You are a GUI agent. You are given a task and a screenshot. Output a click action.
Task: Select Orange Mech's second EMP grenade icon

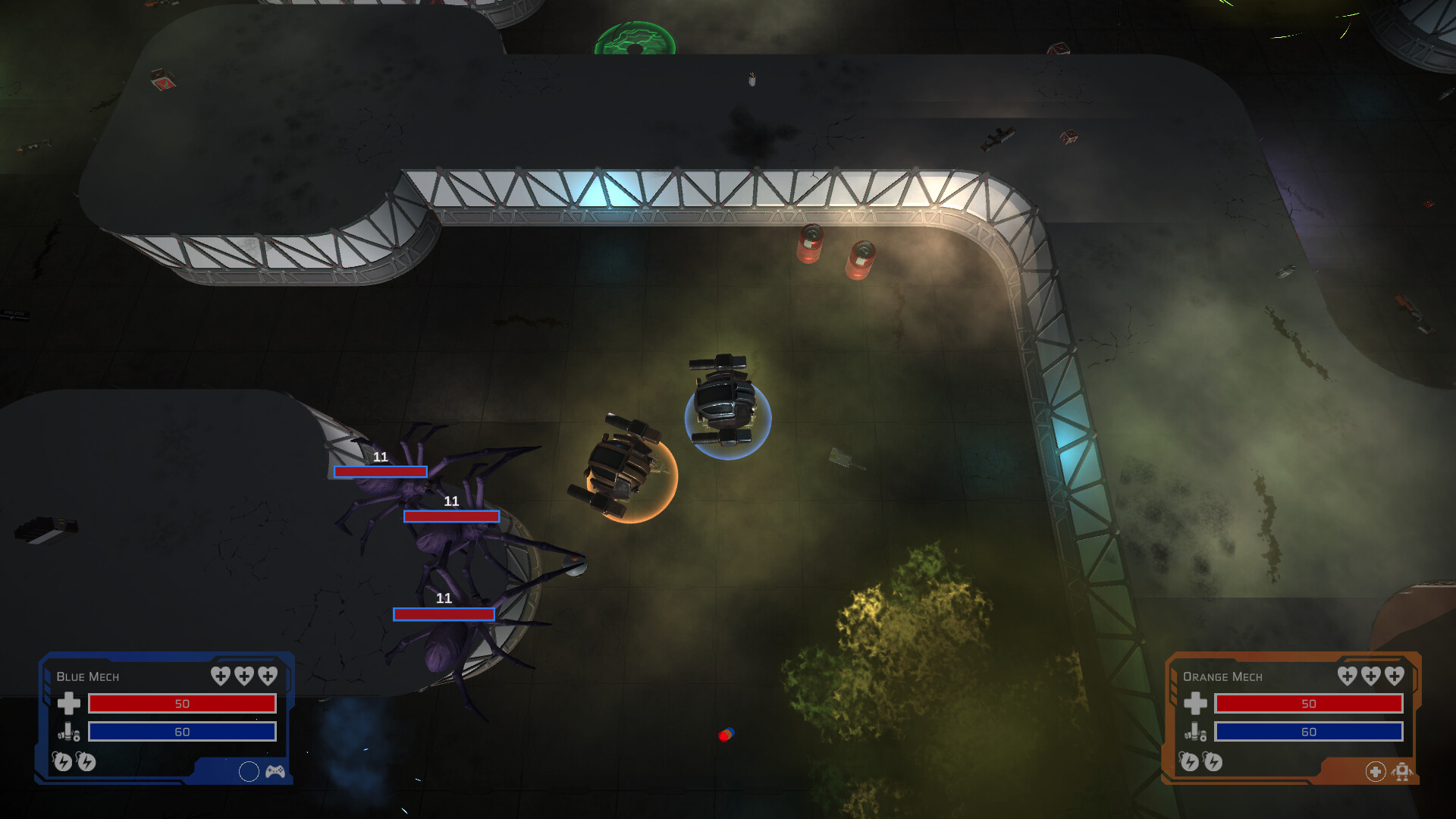(1212, 762)
